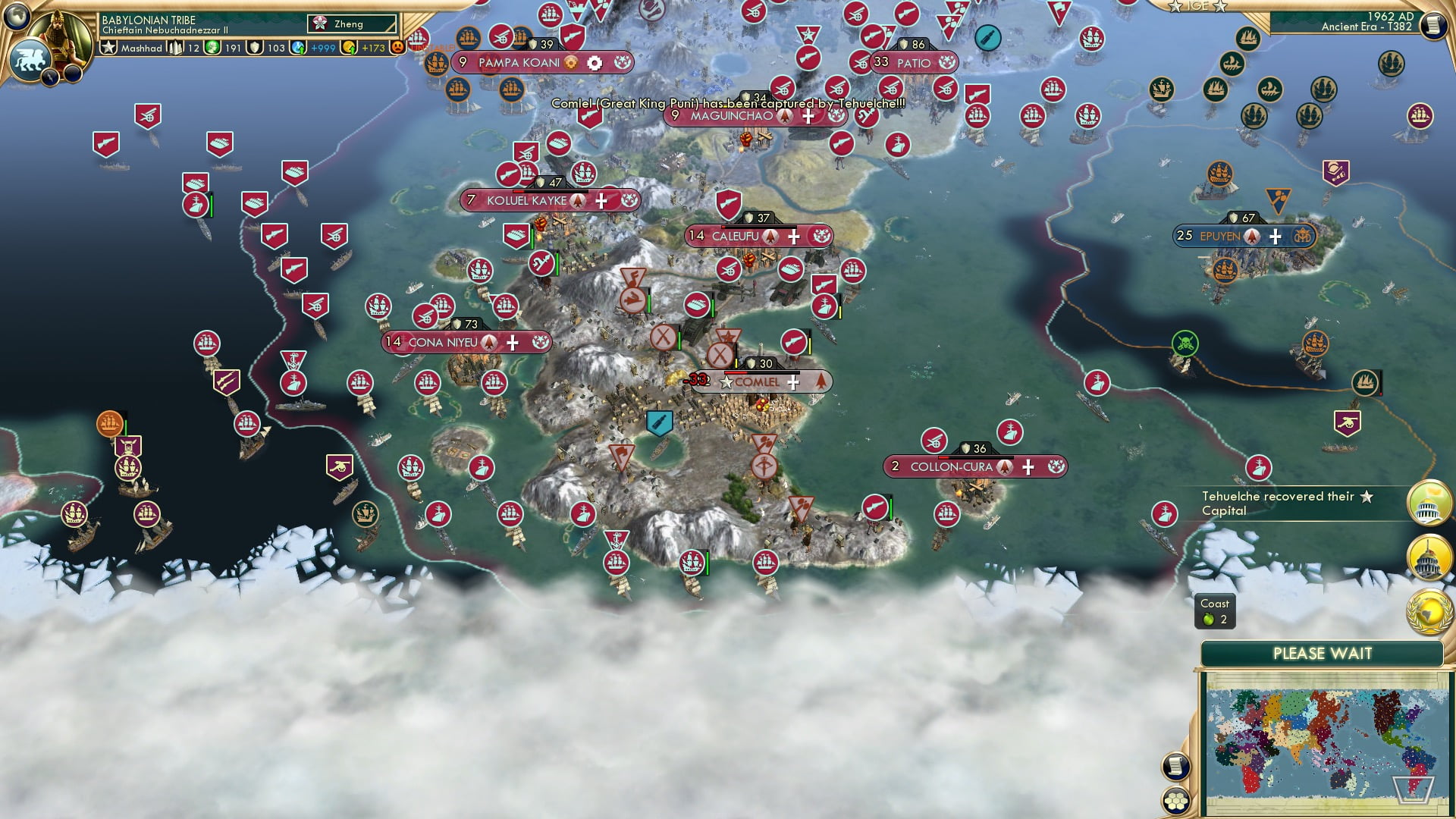Click the Tehuelche recovered their Capital notification

1289,504
